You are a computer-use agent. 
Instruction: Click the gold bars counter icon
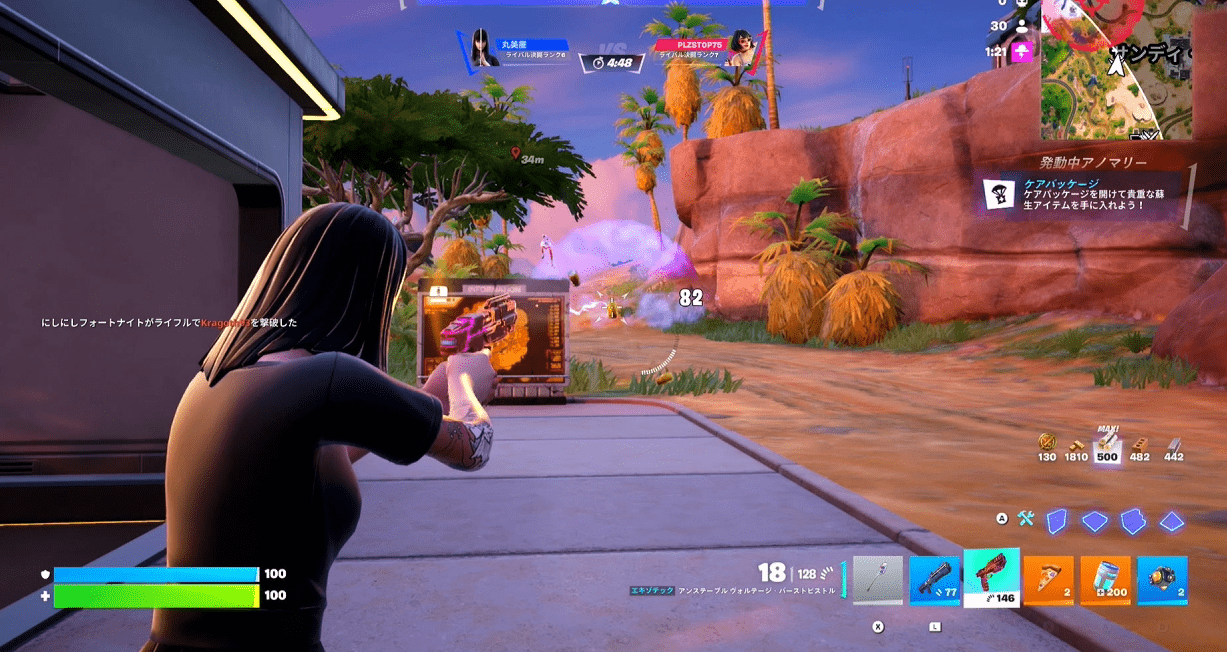coord(1076,445)
